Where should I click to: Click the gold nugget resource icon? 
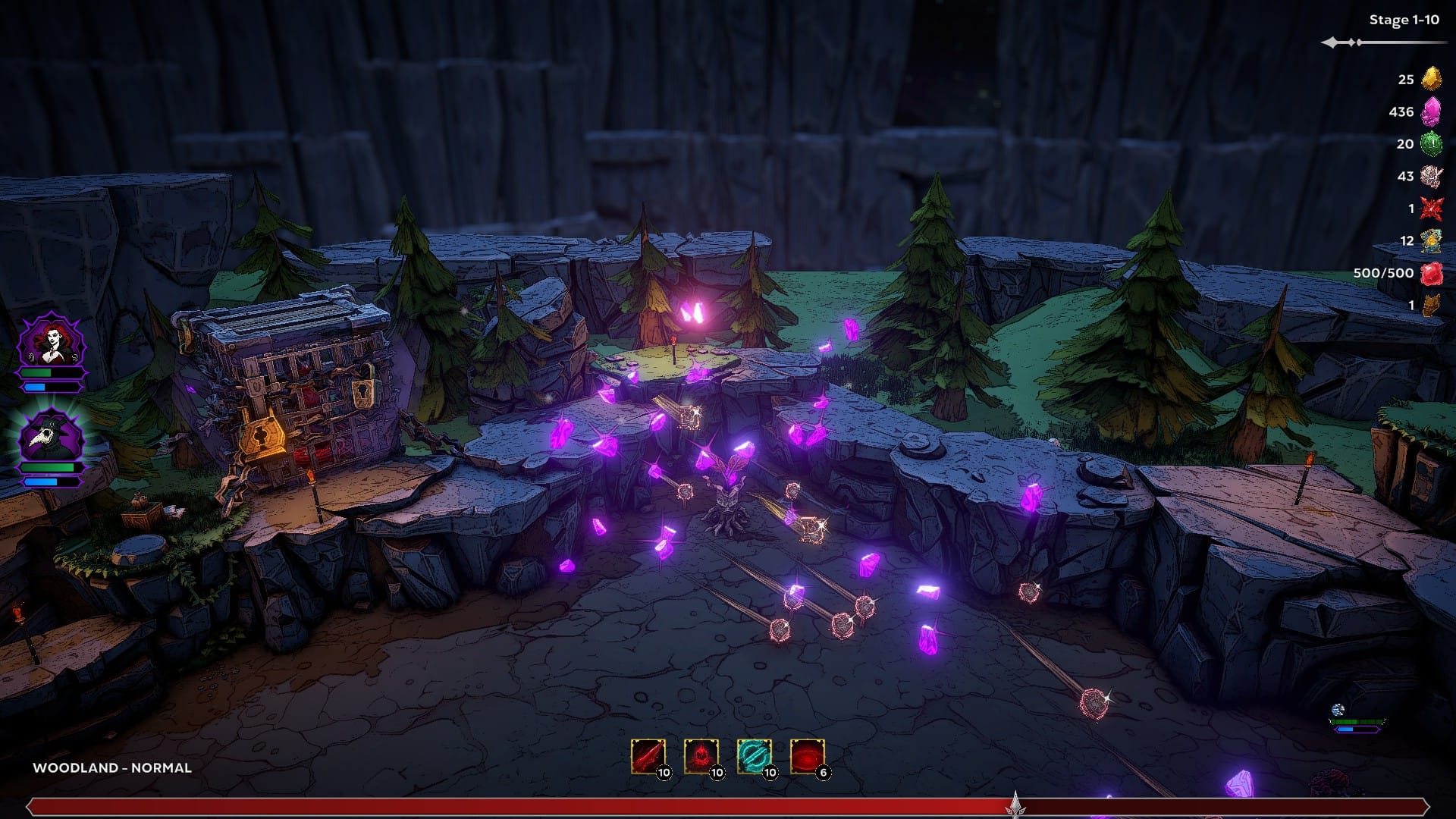[x=1431, y=78]
